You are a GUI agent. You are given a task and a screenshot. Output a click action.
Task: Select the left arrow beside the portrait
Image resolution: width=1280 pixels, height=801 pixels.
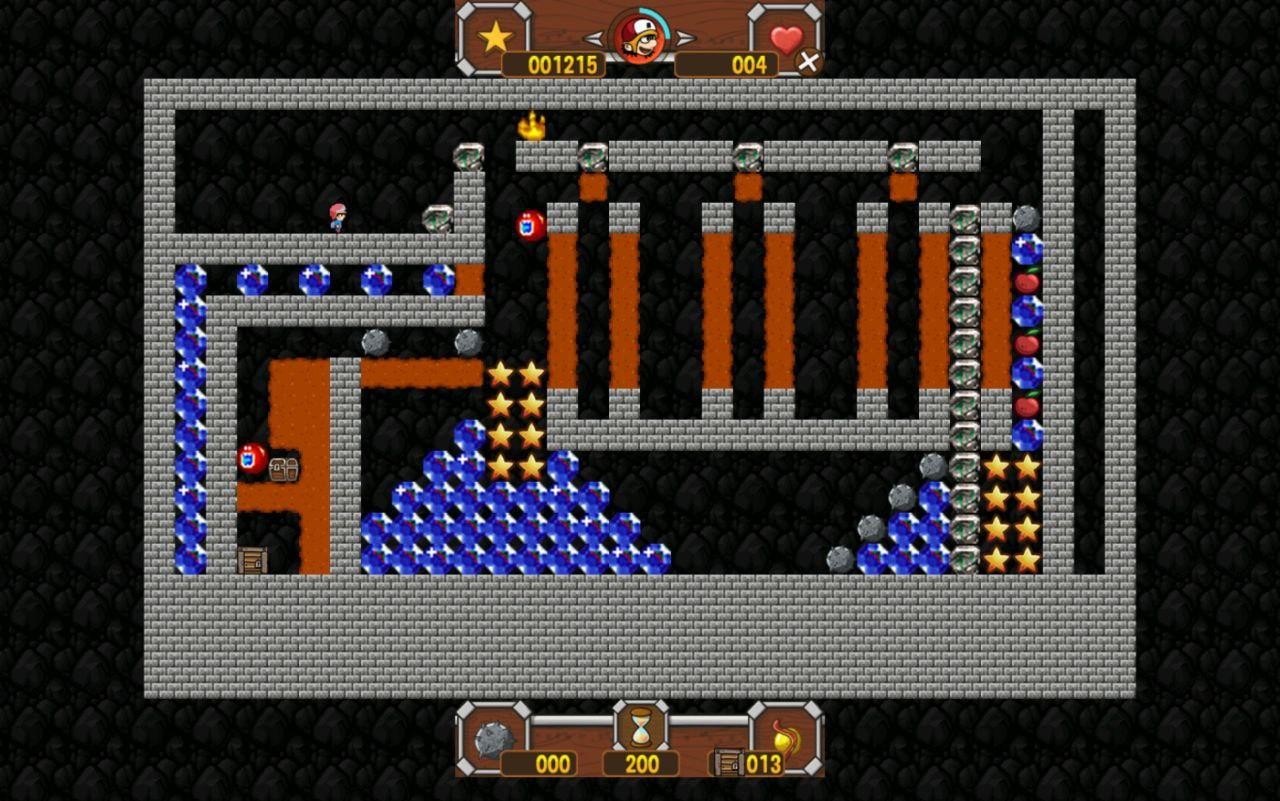click(x=594, y=39)
